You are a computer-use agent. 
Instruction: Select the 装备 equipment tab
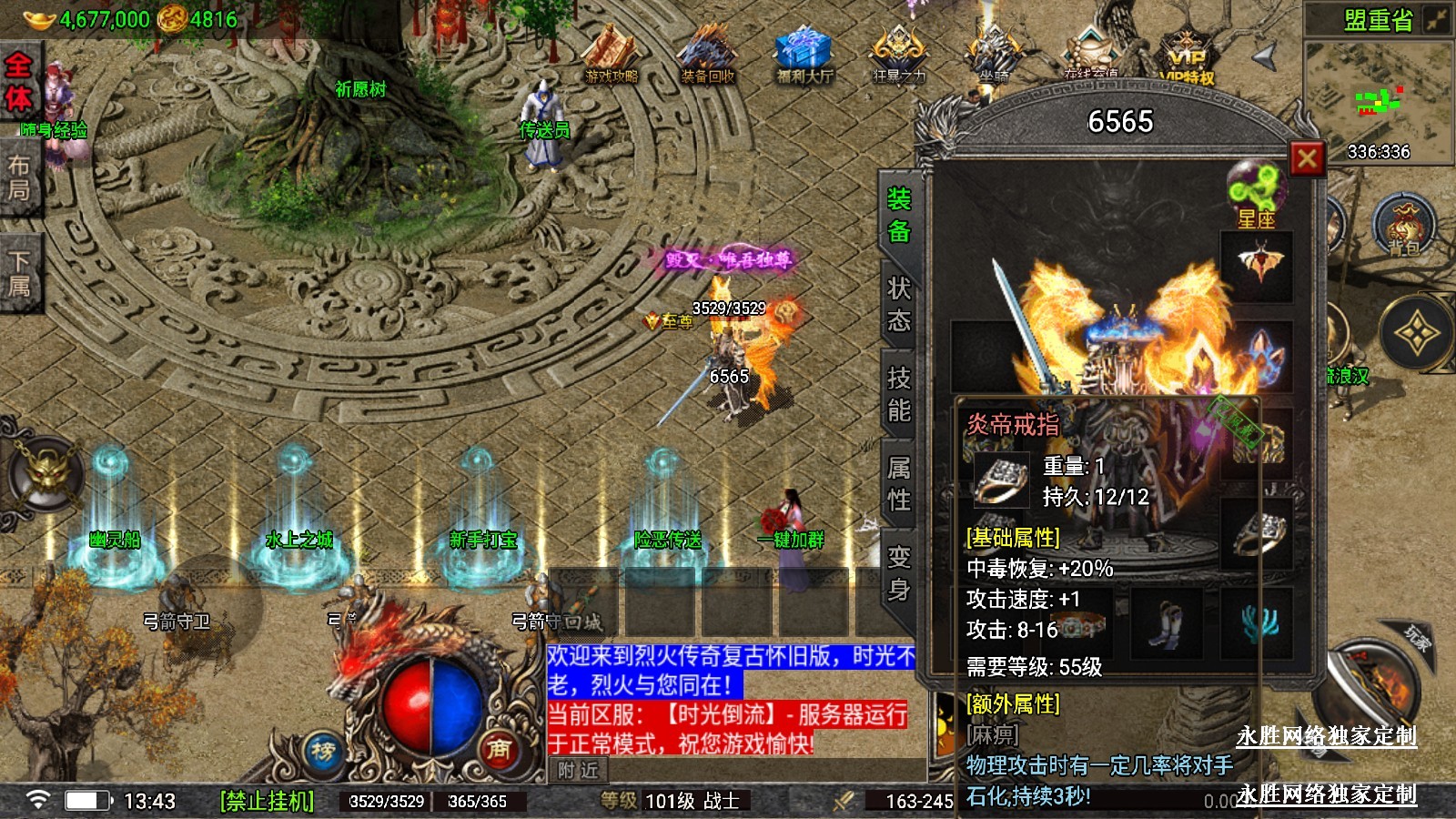(899, 216)
